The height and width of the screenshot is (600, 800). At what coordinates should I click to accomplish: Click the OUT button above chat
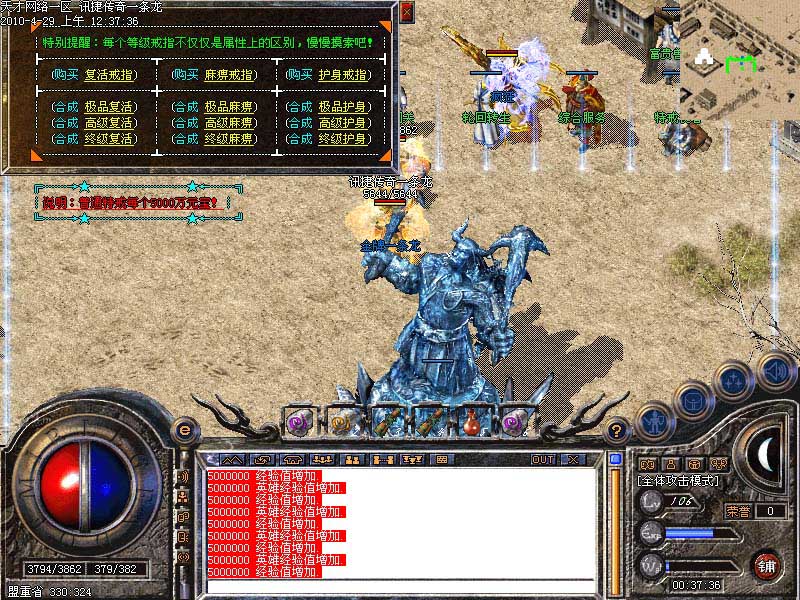click(x=542, y=459)
